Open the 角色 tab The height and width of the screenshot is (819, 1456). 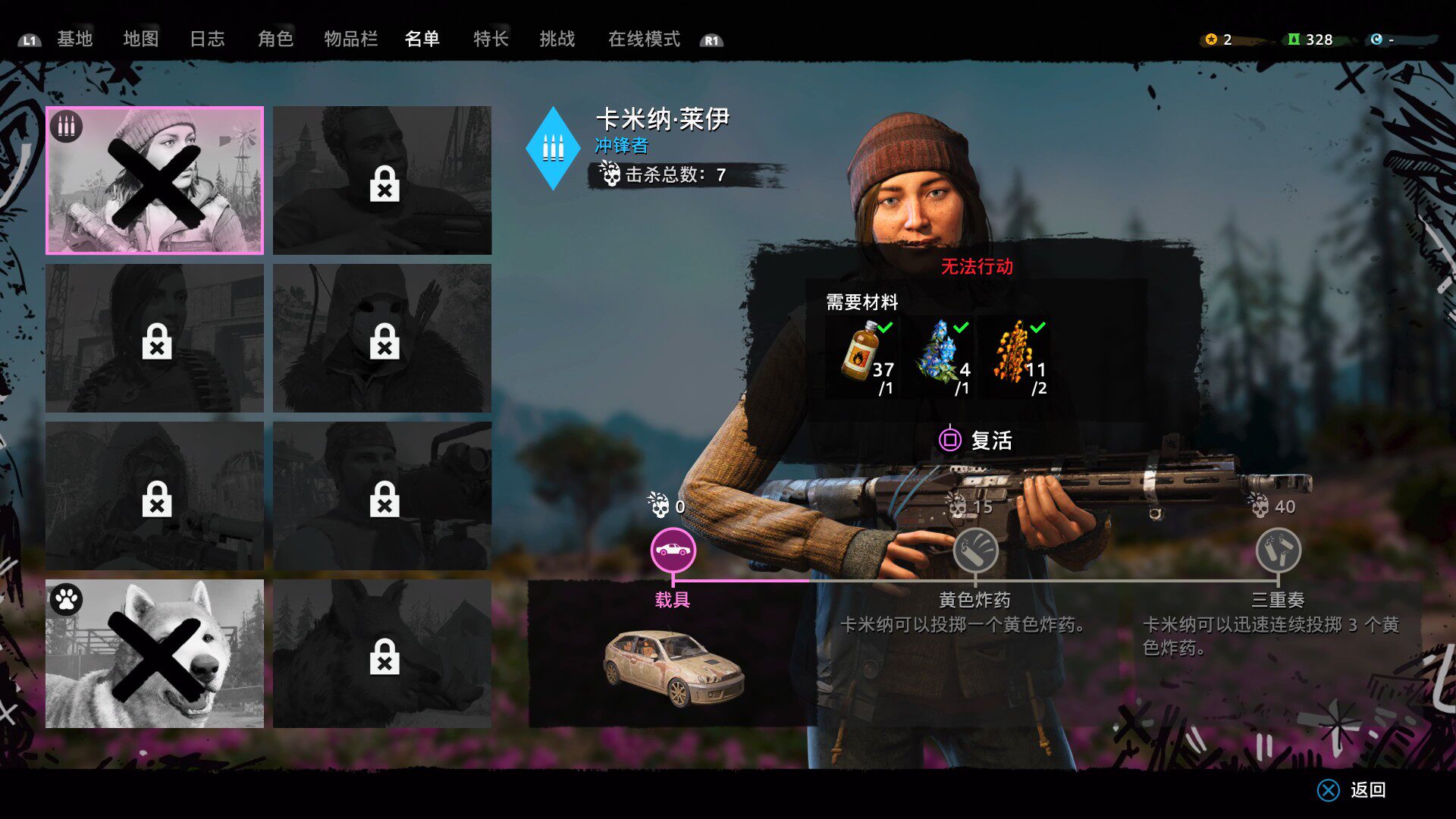pyautogui.click(x=275, y=39)
